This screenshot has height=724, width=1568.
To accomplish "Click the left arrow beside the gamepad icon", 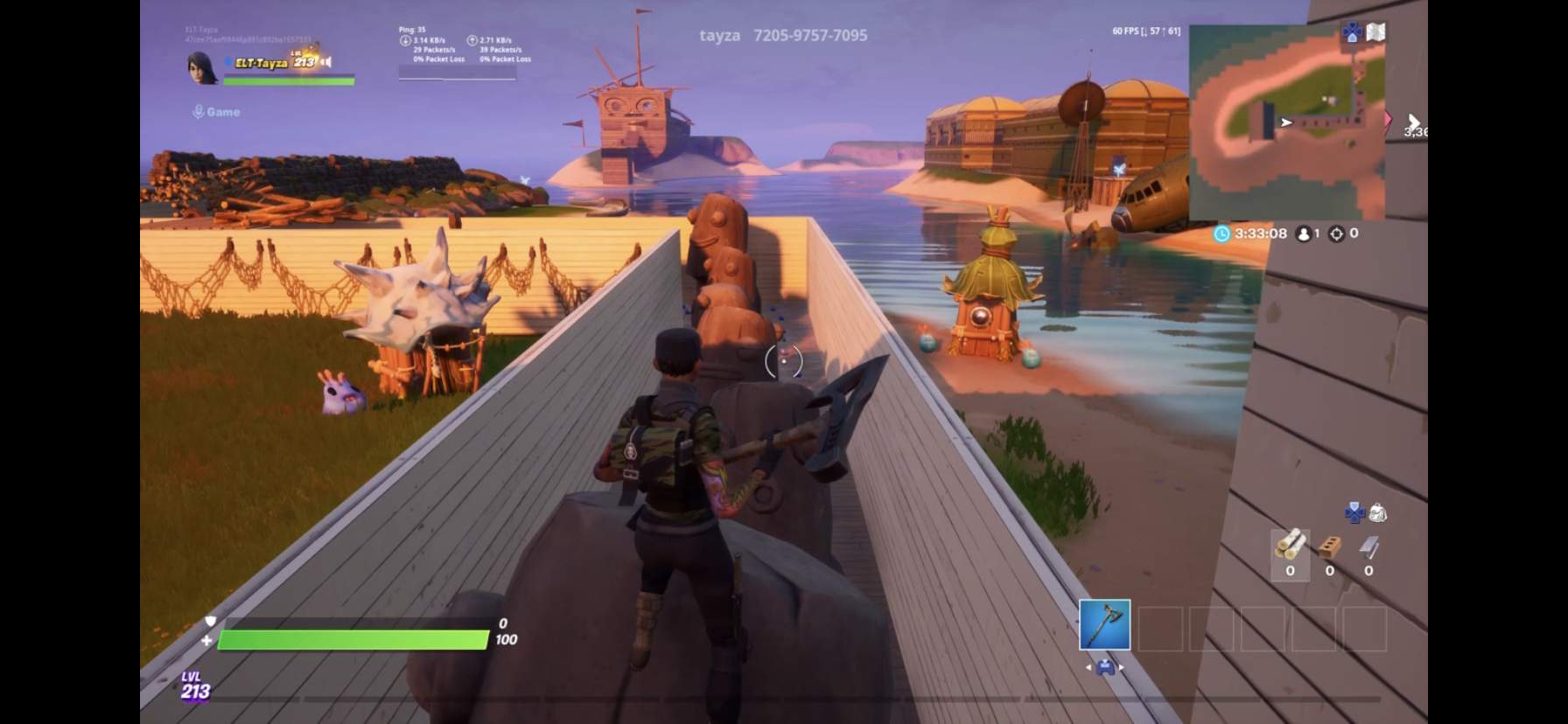I will [x=1088, y=667].
